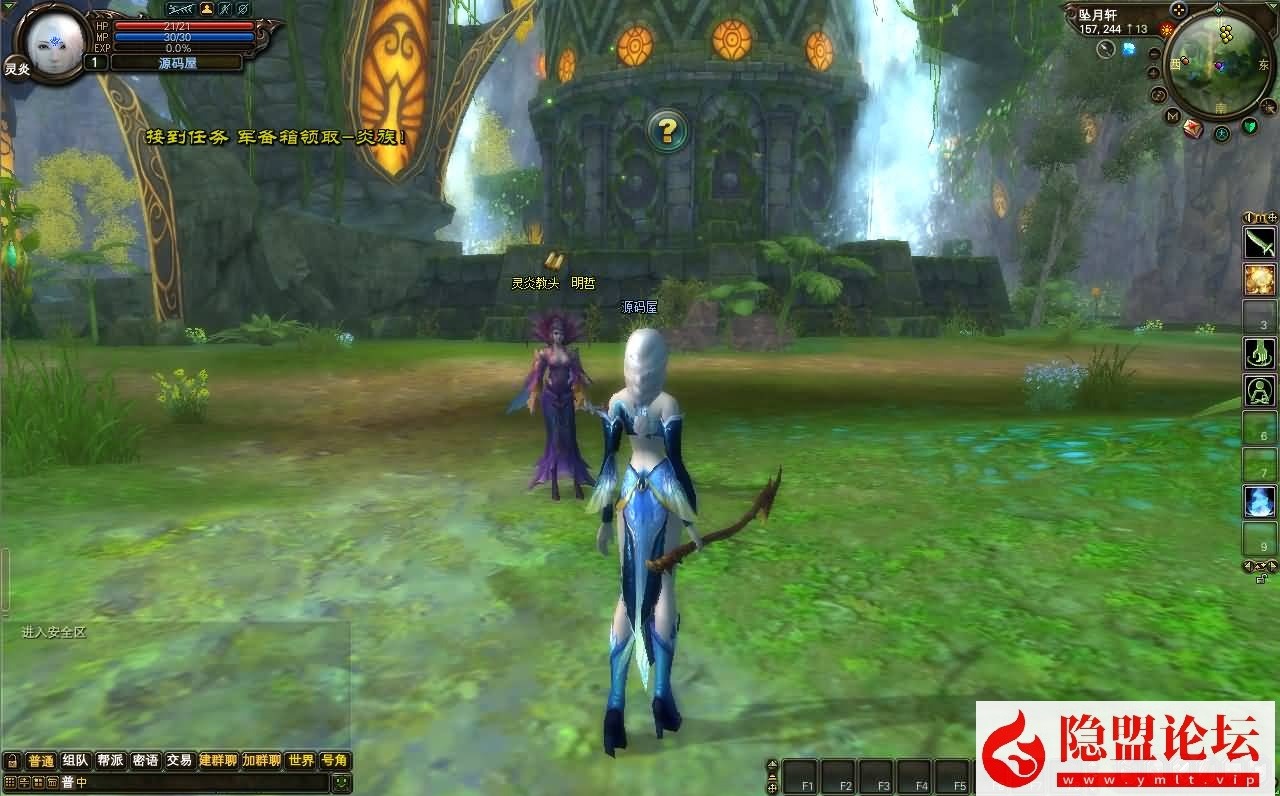
Task: Collapse the minimap using the top triangle arrow
Action: click(1271, 6)
